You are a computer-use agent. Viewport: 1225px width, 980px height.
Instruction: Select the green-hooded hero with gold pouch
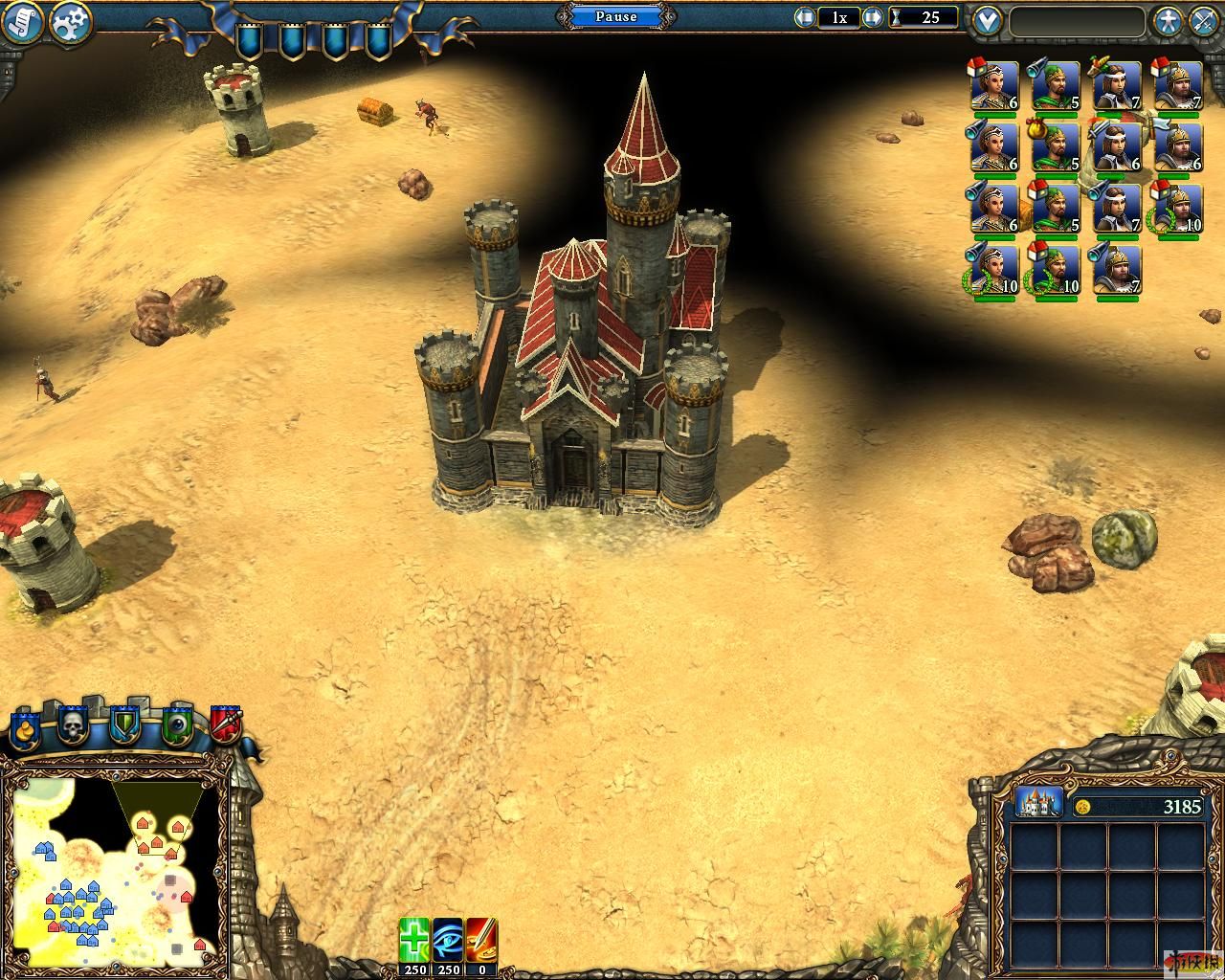tap(1055, 147)
